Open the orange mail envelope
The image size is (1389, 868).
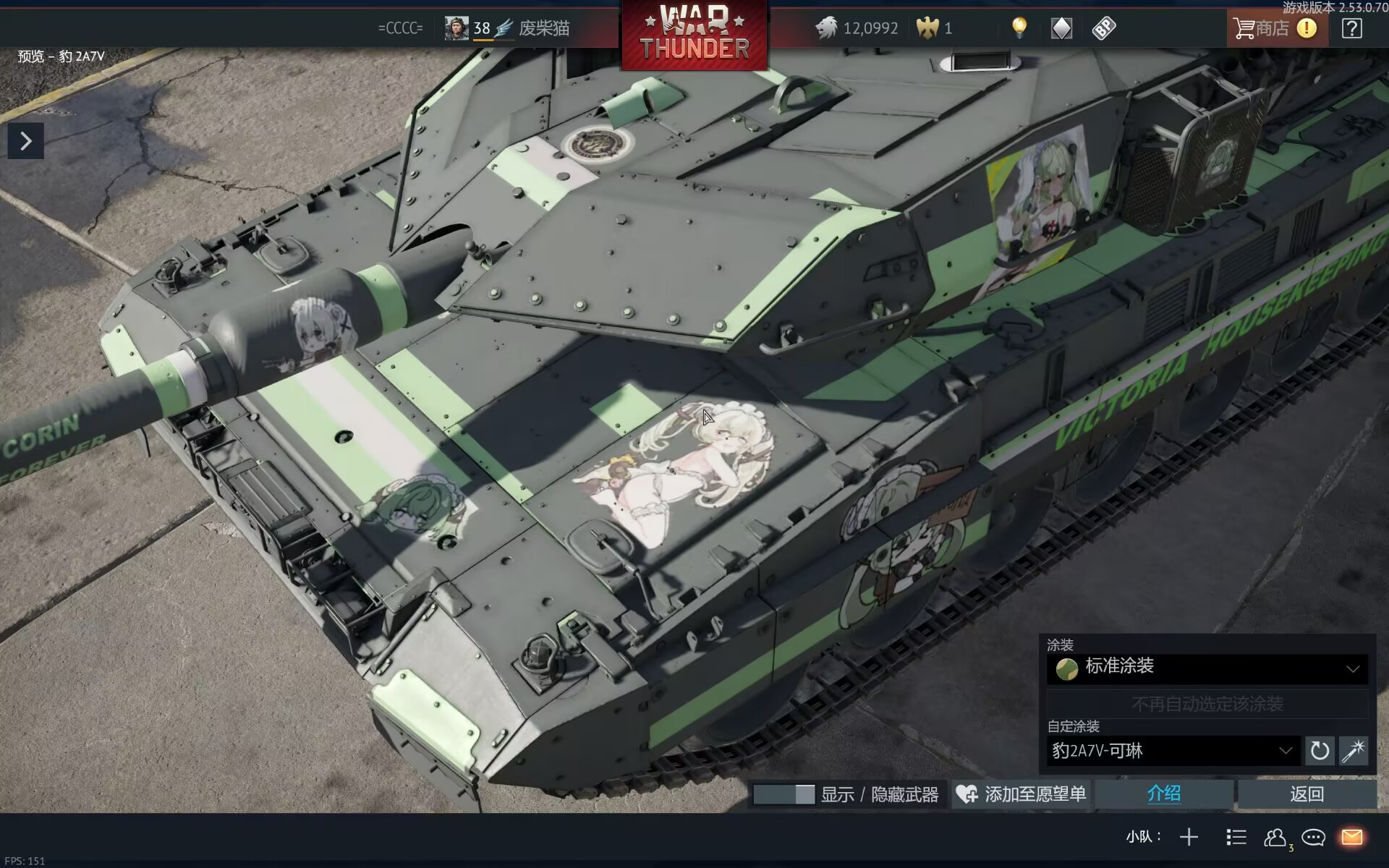click(x=1351, y=838)
